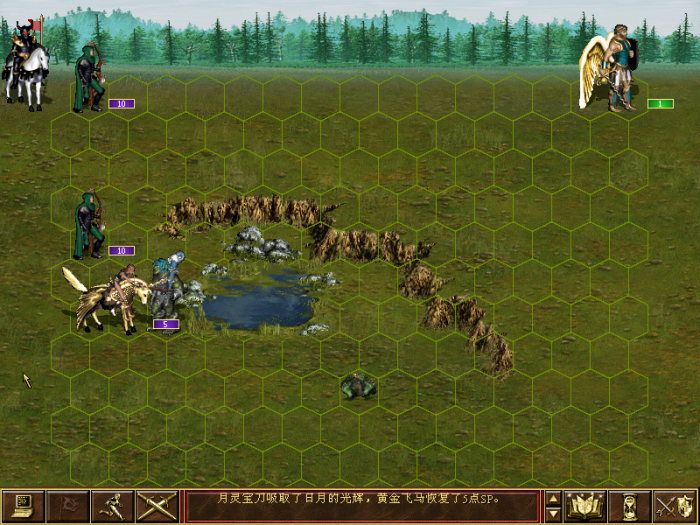700x525 pixels.
Task: Retreat from battle with the running man button
Action: coord(111,505)
